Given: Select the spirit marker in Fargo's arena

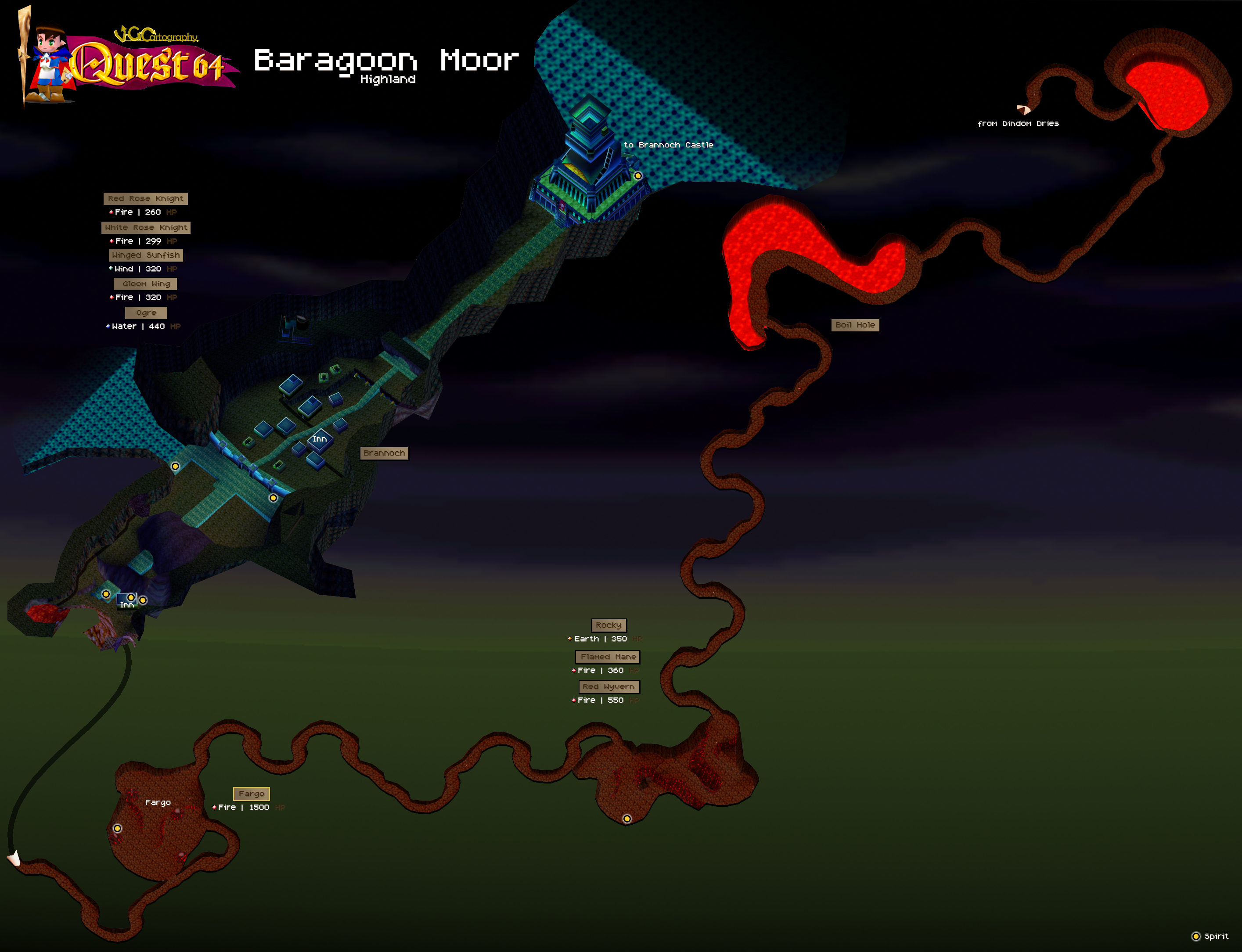Looking at the screenshot, I should point(117,829).
